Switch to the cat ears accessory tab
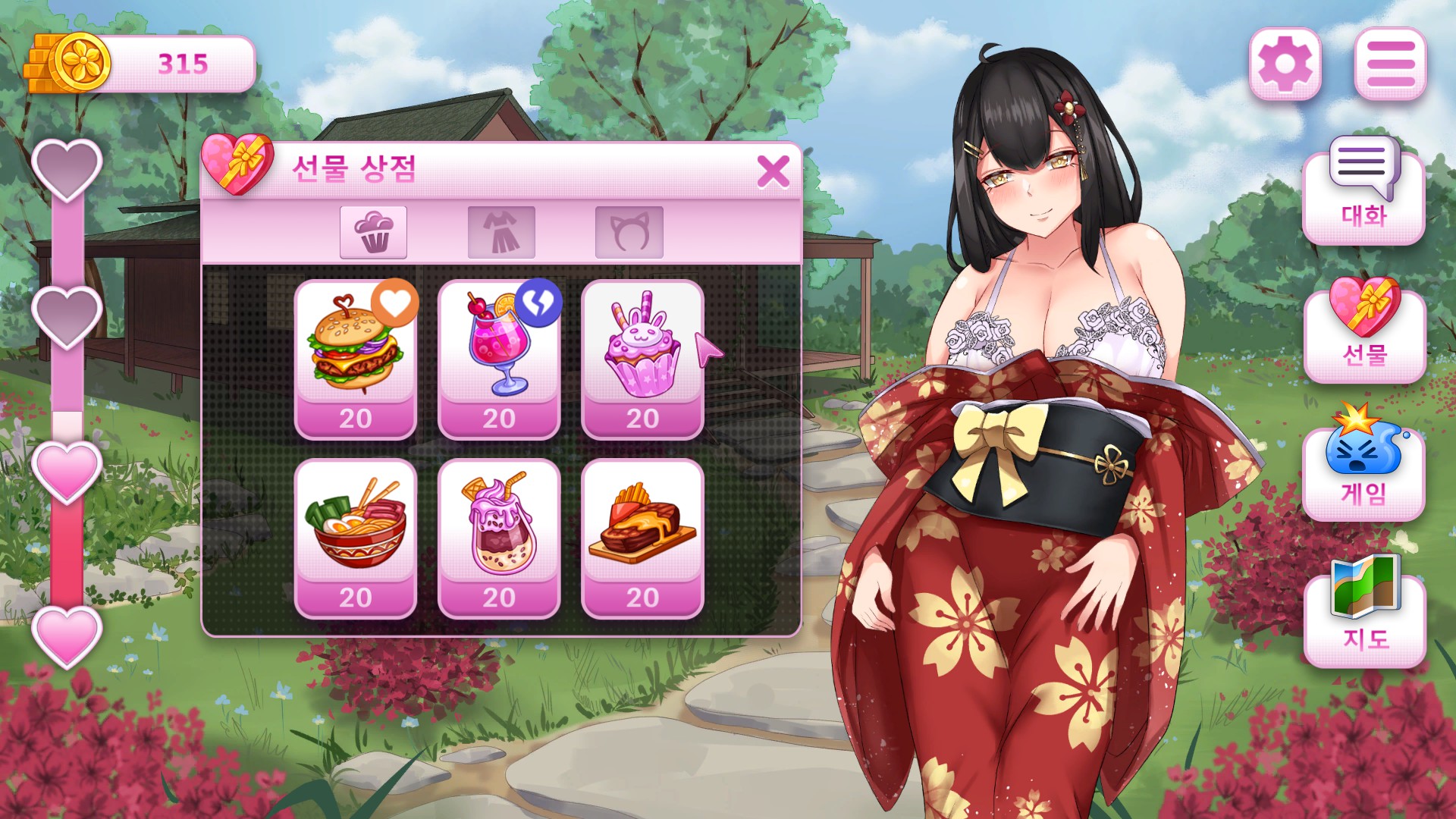1456x819 pixels. click(x=628, y=233)
